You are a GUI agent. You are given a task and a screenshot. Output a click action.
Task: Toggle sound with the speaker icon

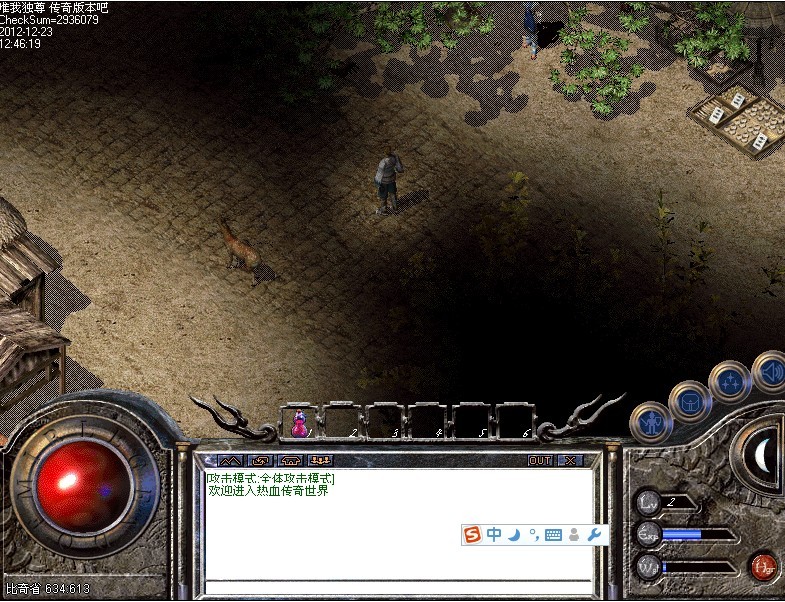tap(769, 369)
